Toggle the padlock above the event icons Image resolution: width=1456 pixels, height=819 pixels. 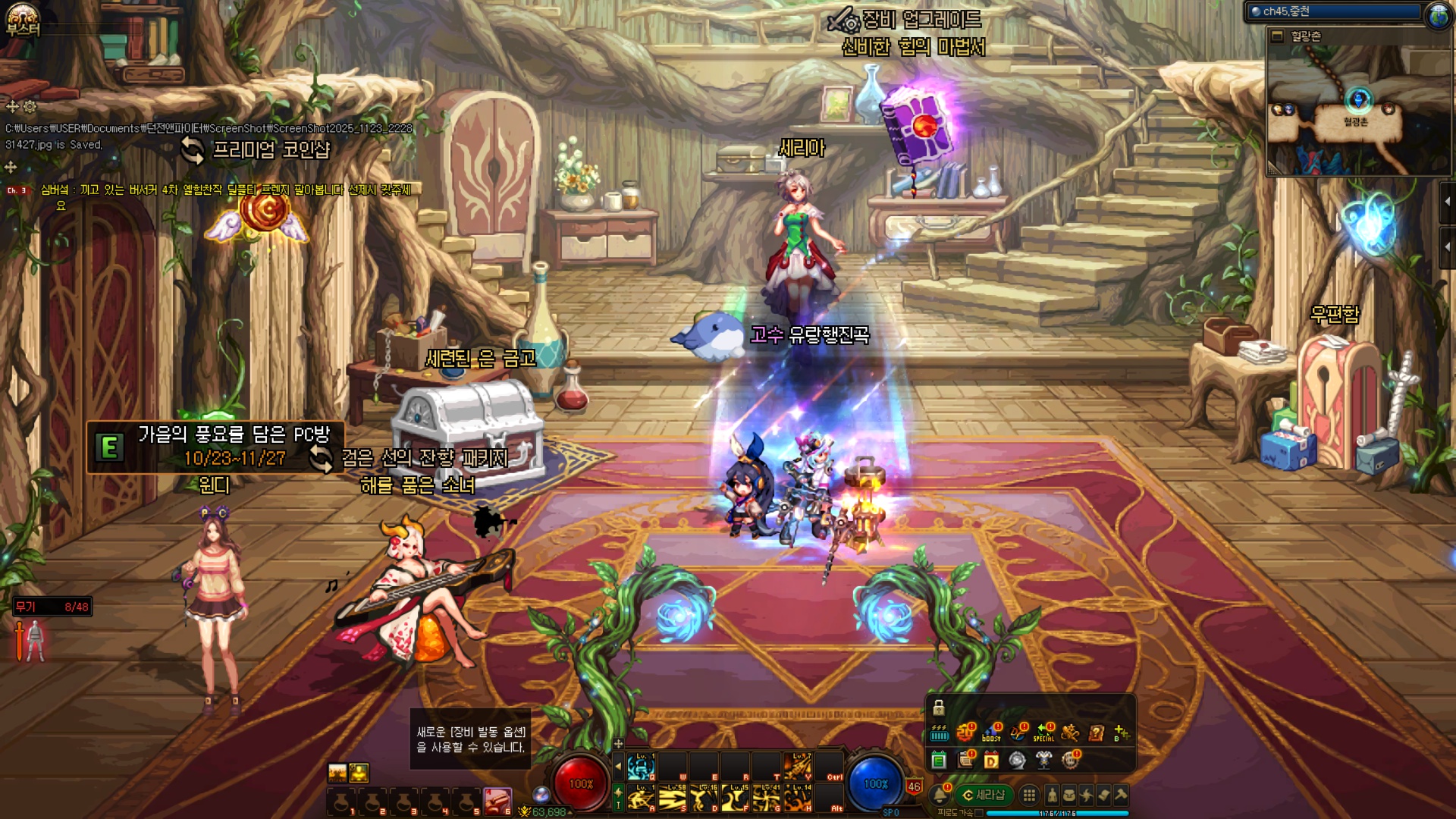pos(939,708)
